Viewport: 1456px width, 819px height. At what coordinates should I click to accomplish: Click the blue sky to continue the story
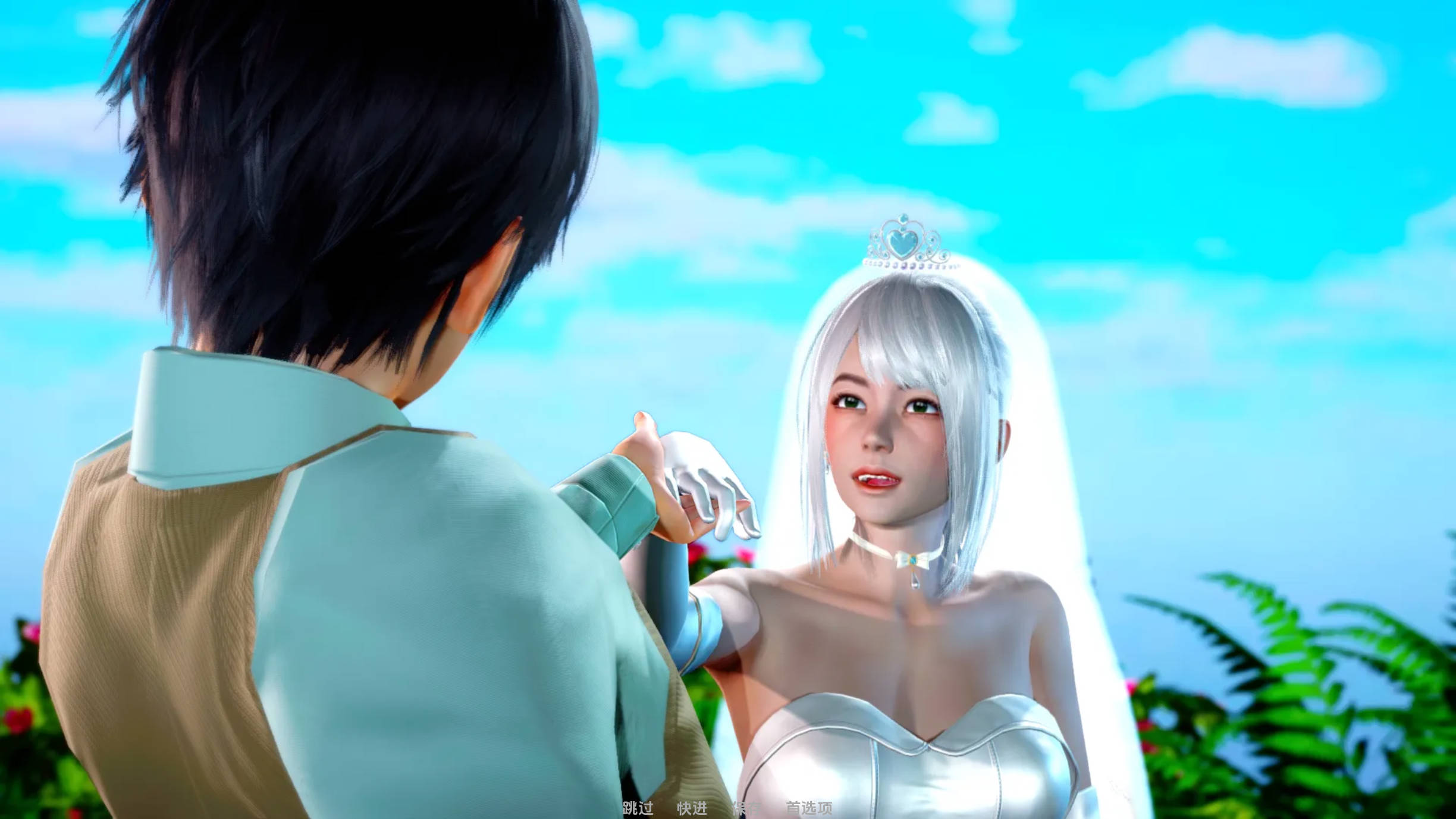(1249, 178)
